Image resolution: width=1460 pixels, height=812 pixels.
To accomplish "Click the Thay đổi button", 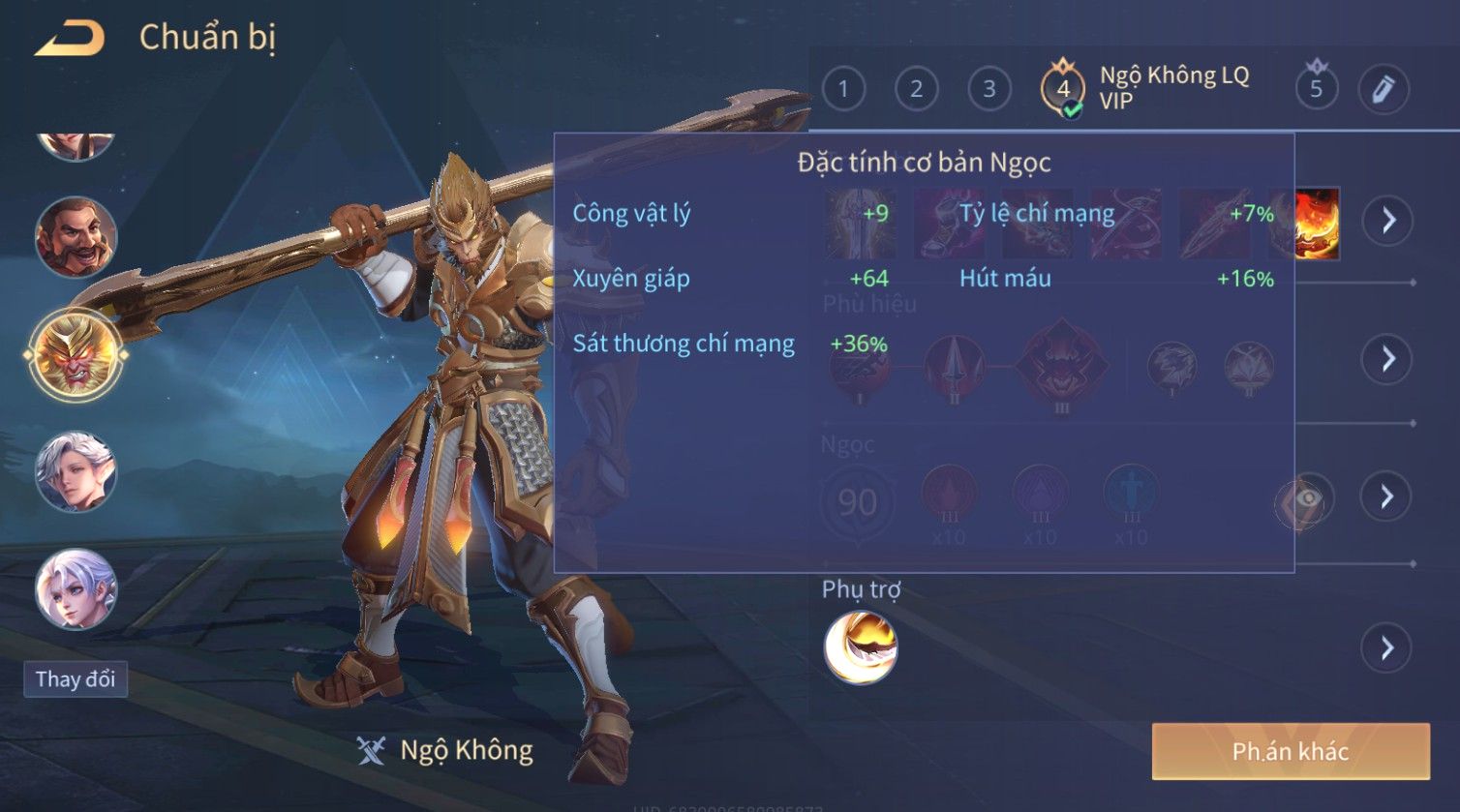I will [76, 679].
